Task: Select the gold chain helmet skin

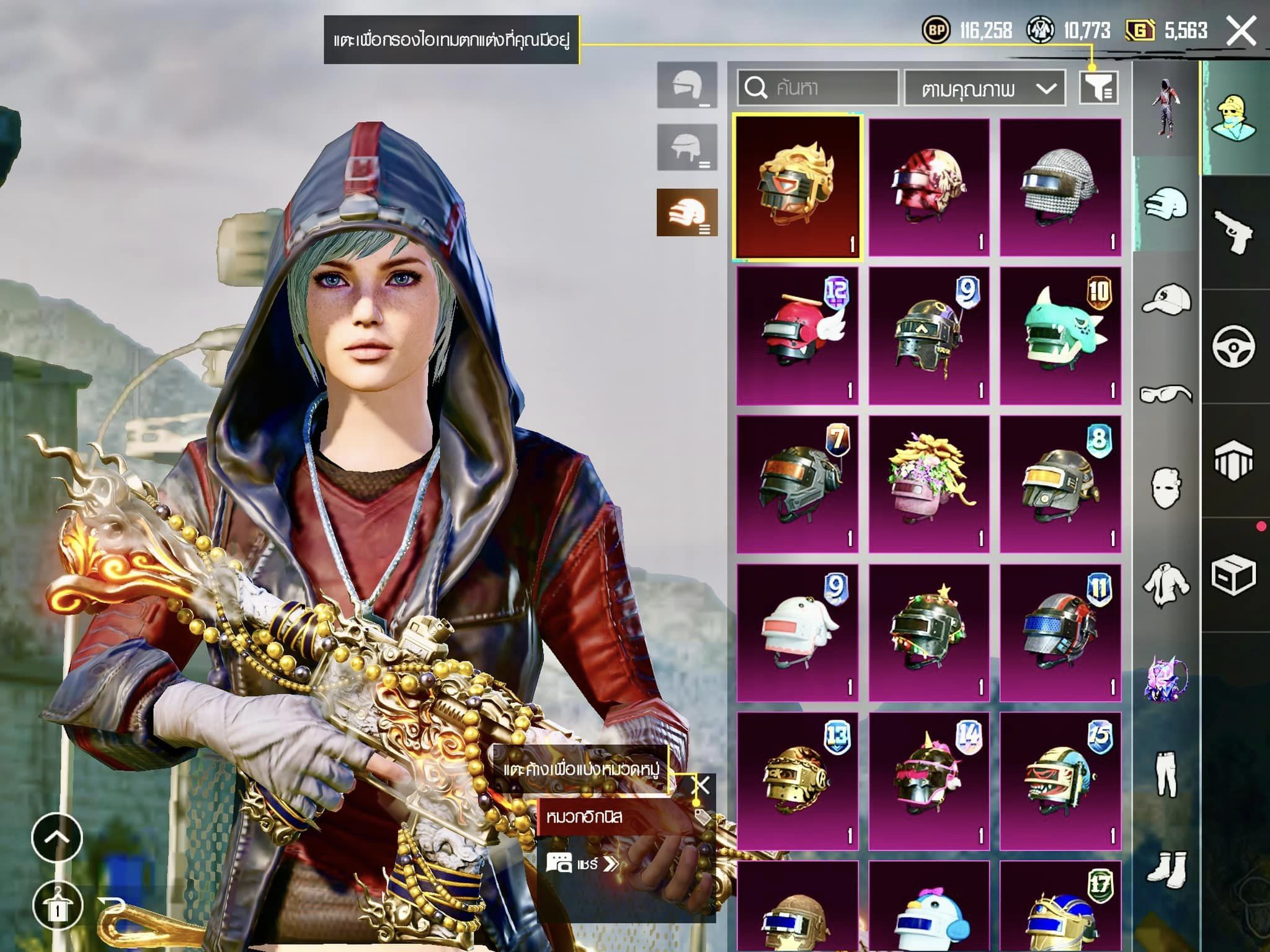Action: (x=797, y=781)
